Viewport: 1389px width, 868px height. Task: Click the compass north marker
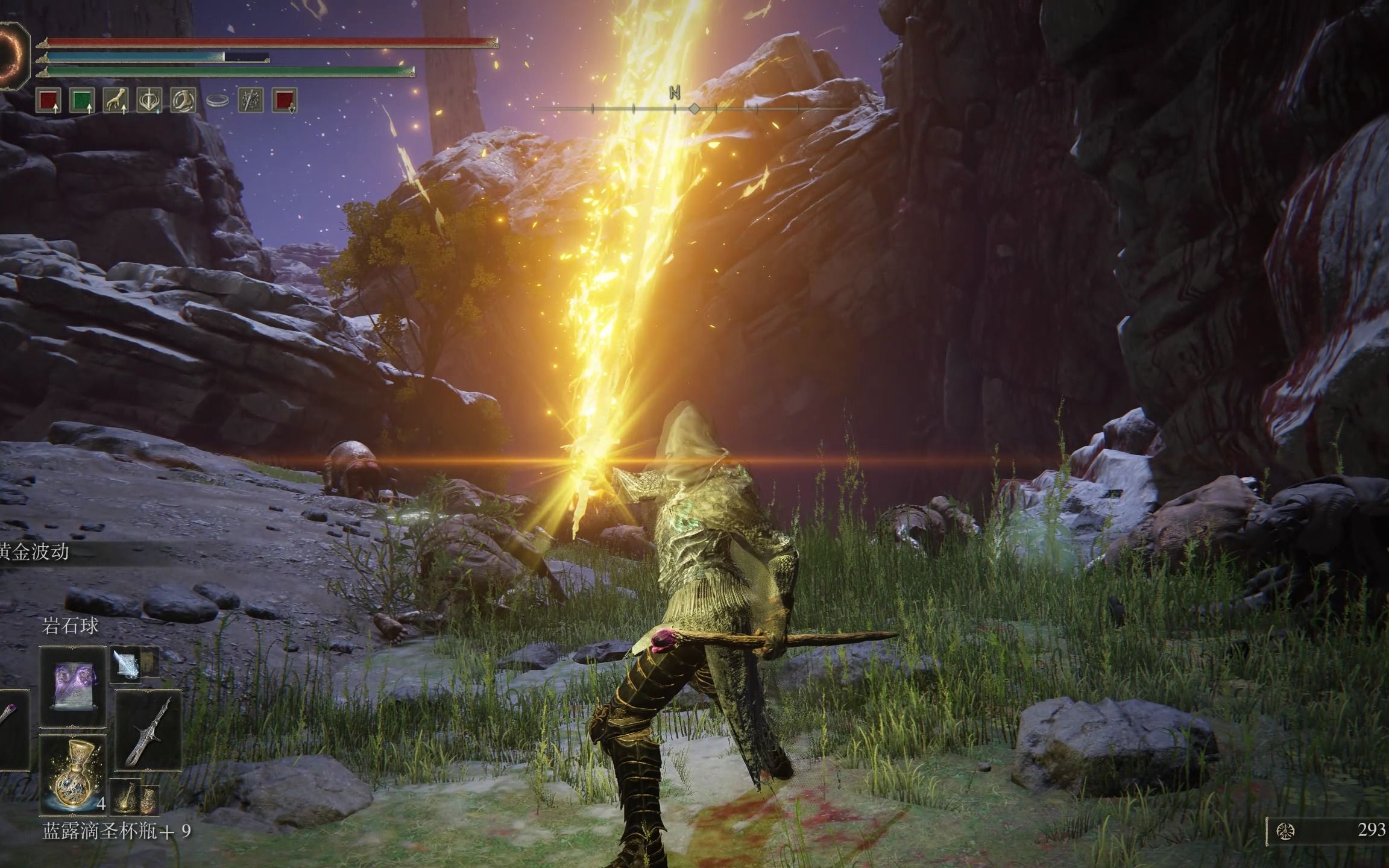coord(675,93)
